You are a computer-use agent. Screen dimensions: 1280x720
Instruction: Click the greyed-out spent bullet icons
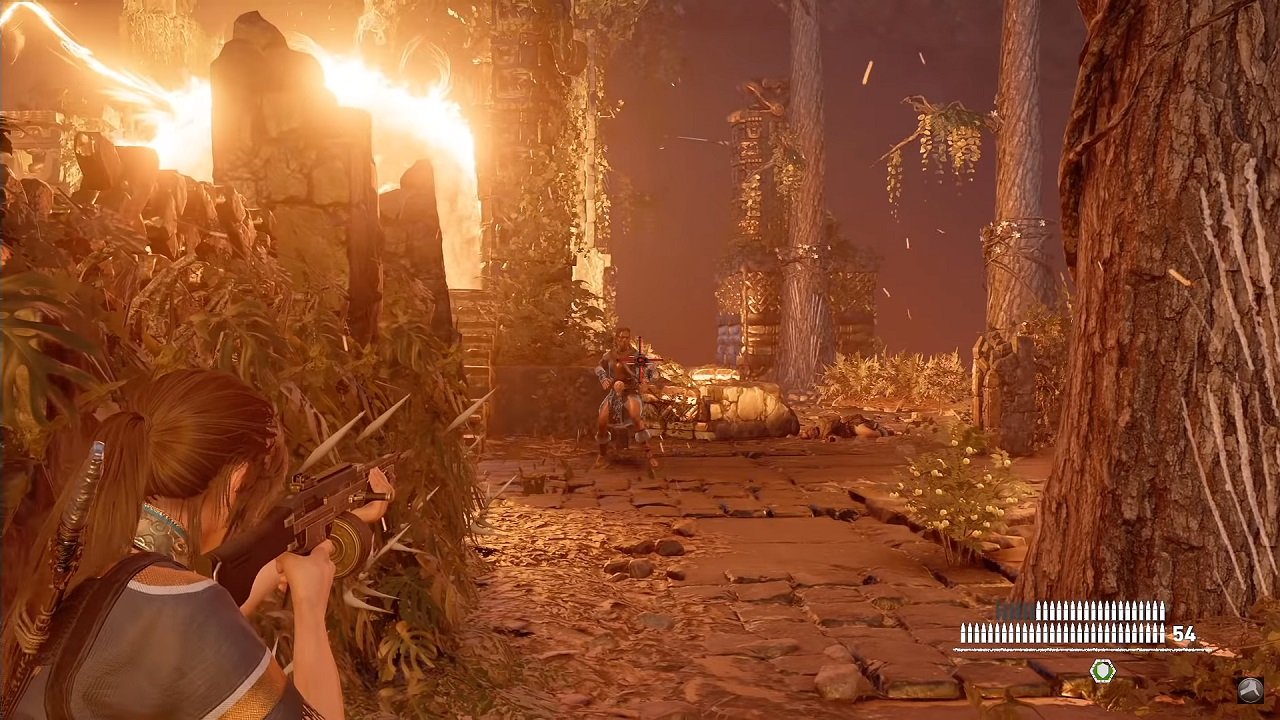coord(1013,607)
